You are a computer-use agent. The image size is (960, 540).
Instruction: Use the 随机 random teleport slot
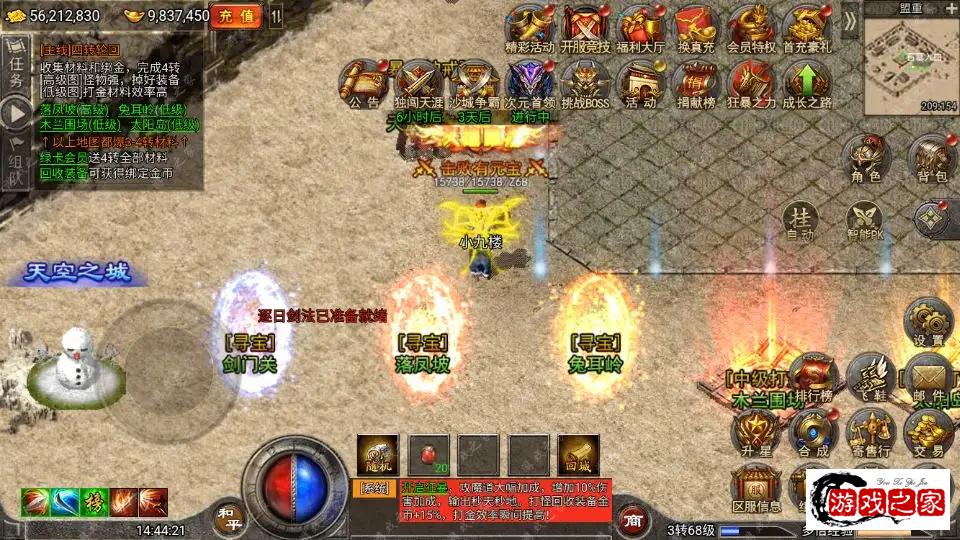coord(377,455)
